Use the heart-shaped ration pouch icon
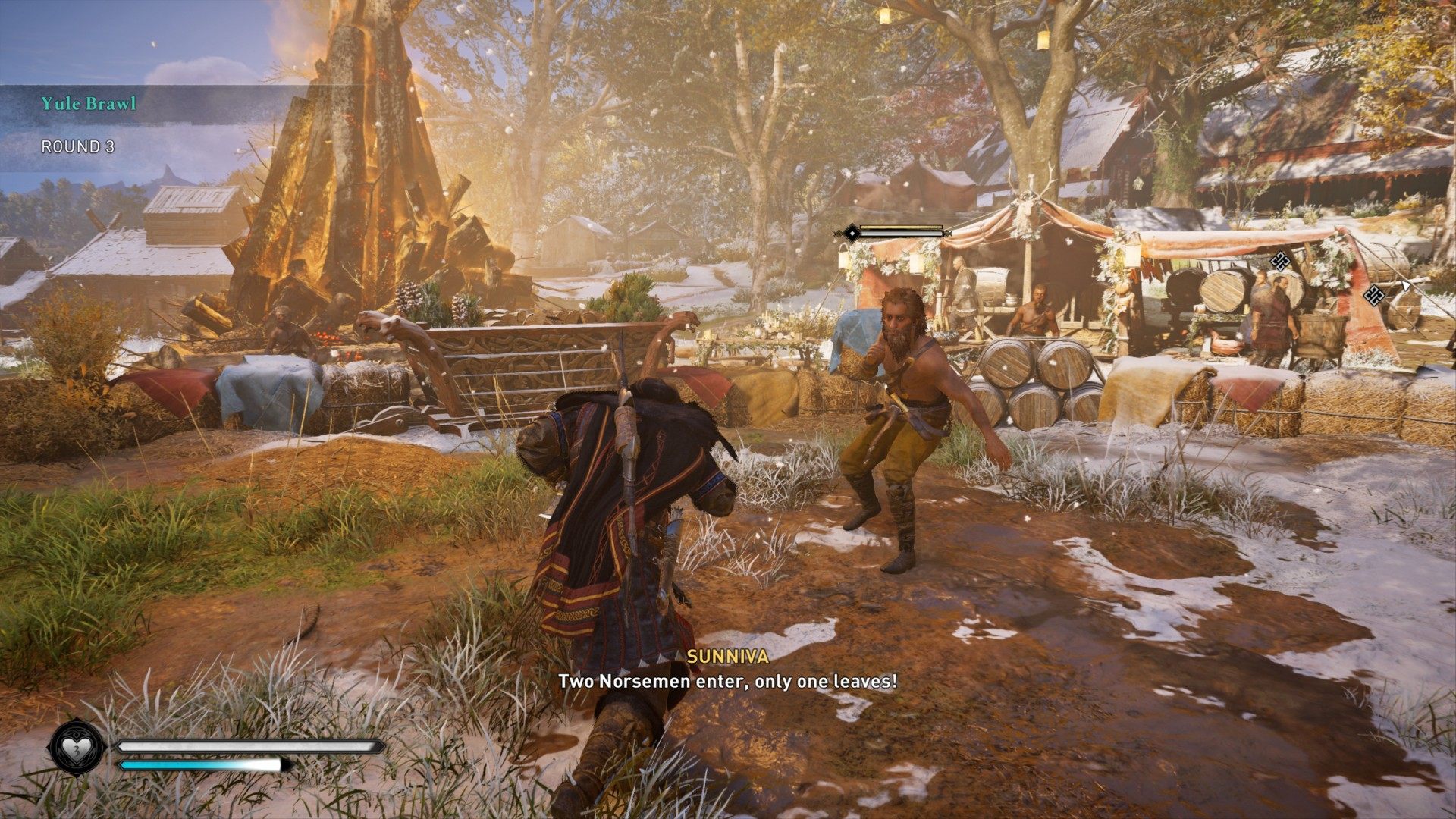This screenshot has width=1456, height=819. point(77,748)
